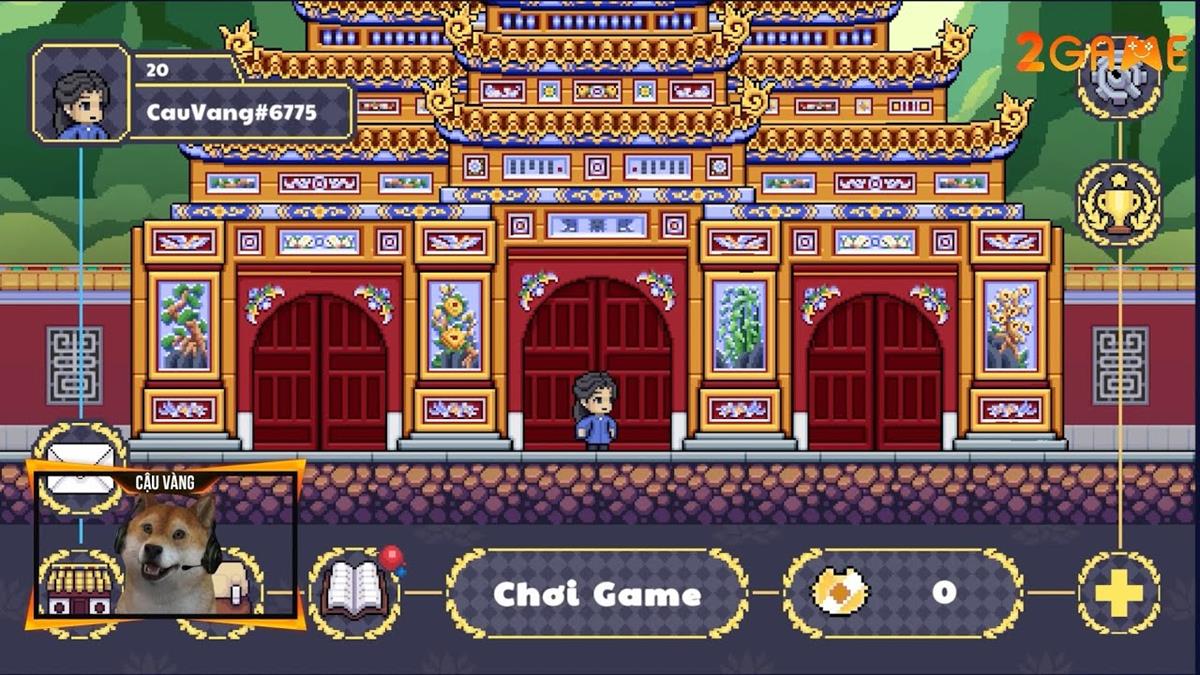Open the gear settings icon
The width and height of the screenshot is (1200, 675).
tap(1119, 78)
